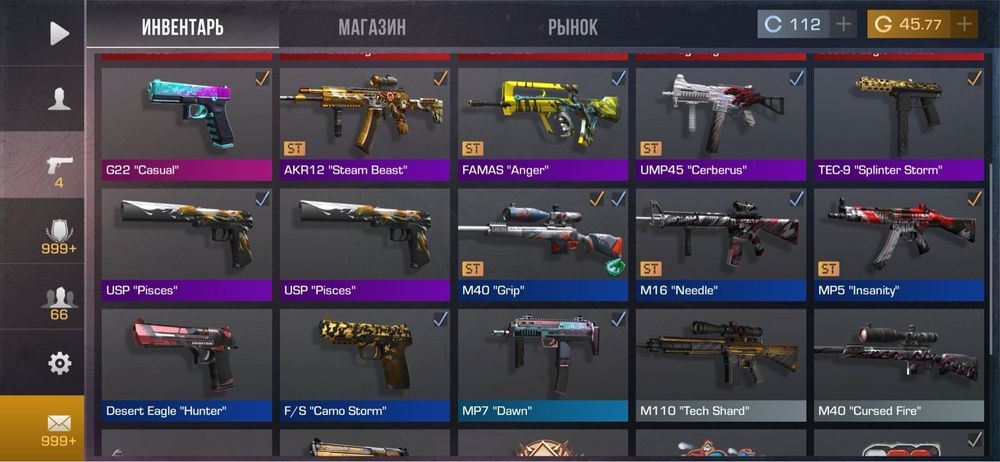Switch to the Магазин tab
The image size is (1000, 462).
(372, 27)
